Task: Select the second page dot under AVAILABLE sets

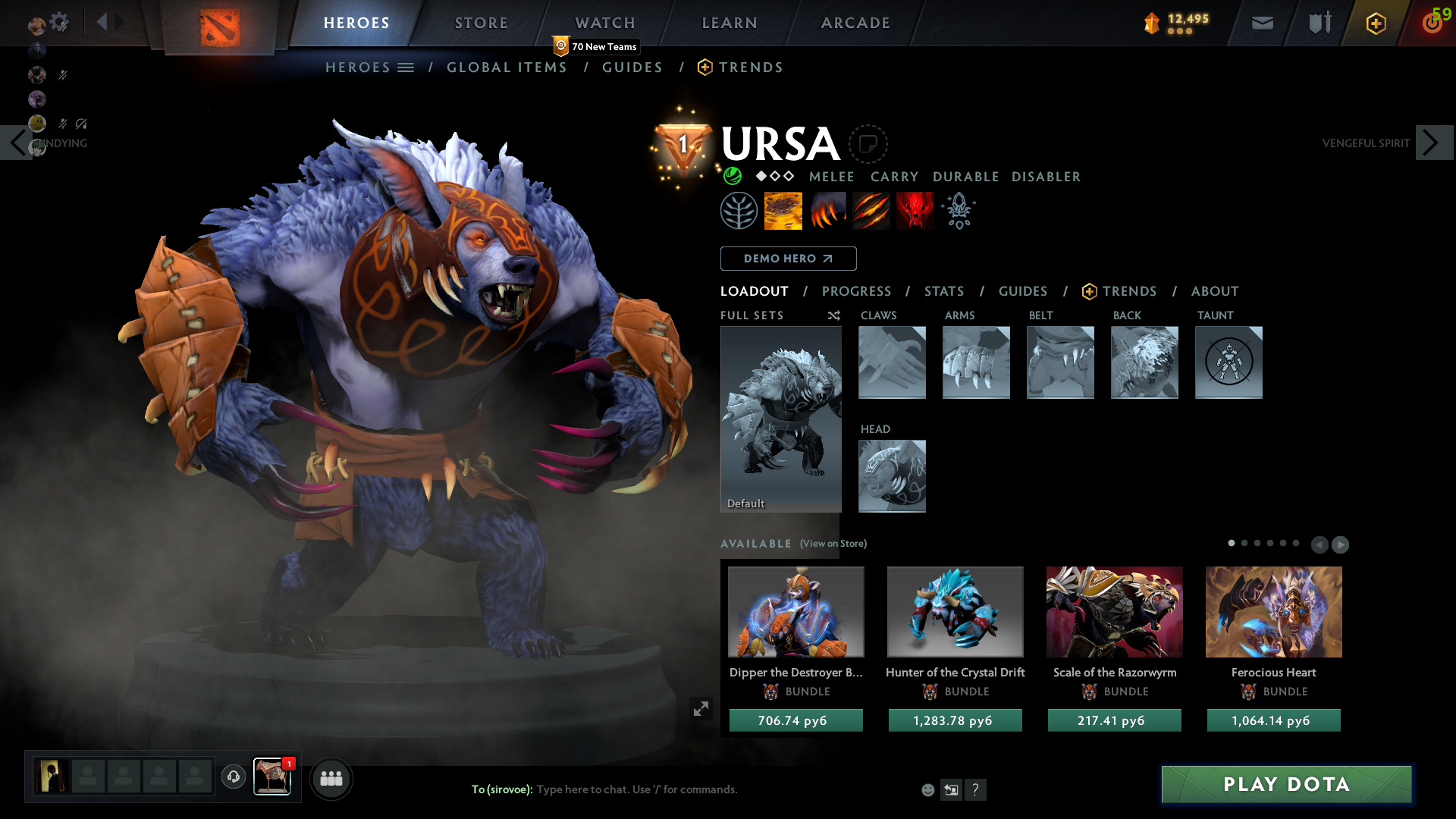Action: click(1244, 544)
